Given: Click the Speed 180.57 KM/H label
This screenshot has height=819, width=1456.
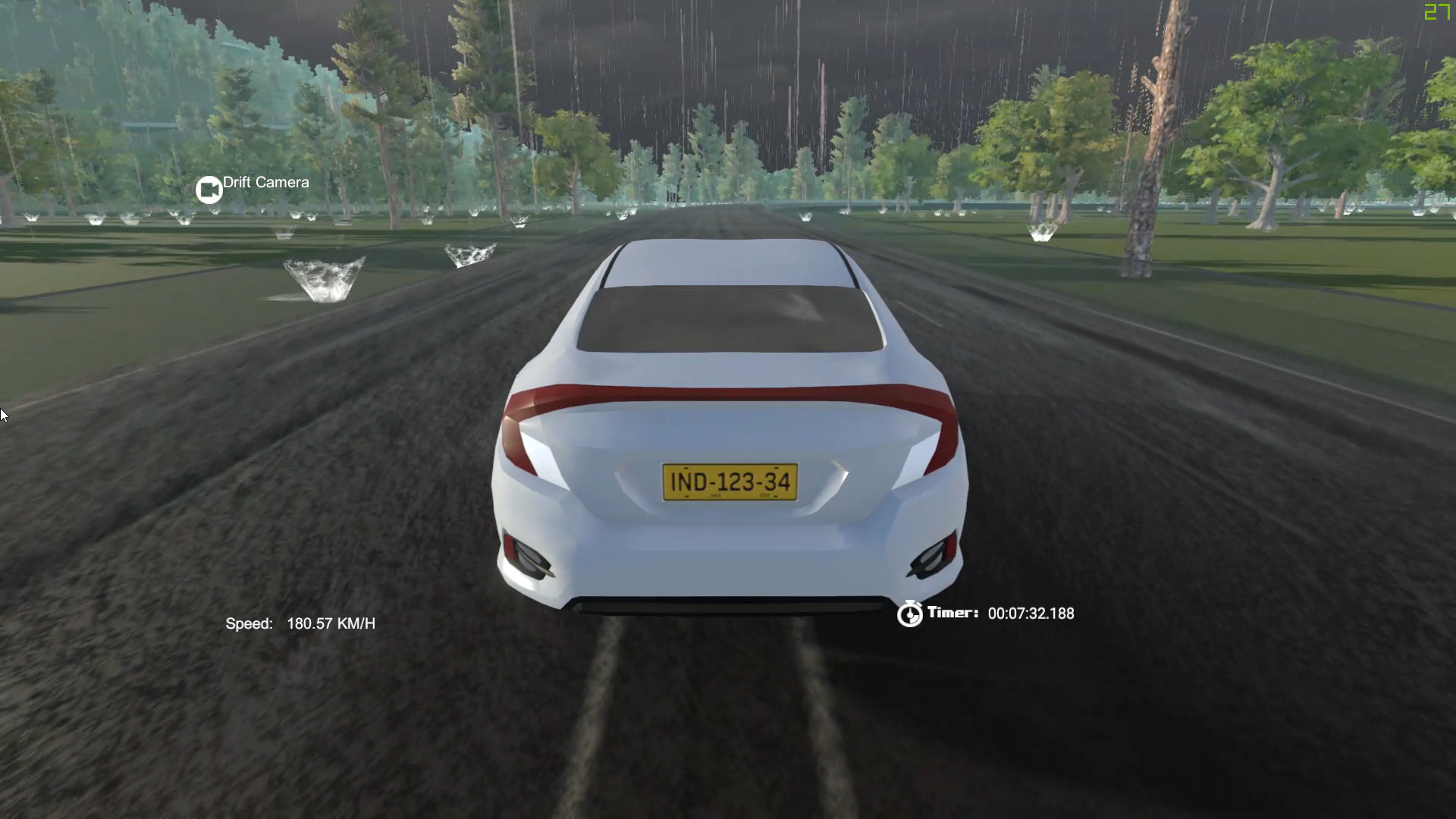Looking at the screenshot, I should point(302,623).
